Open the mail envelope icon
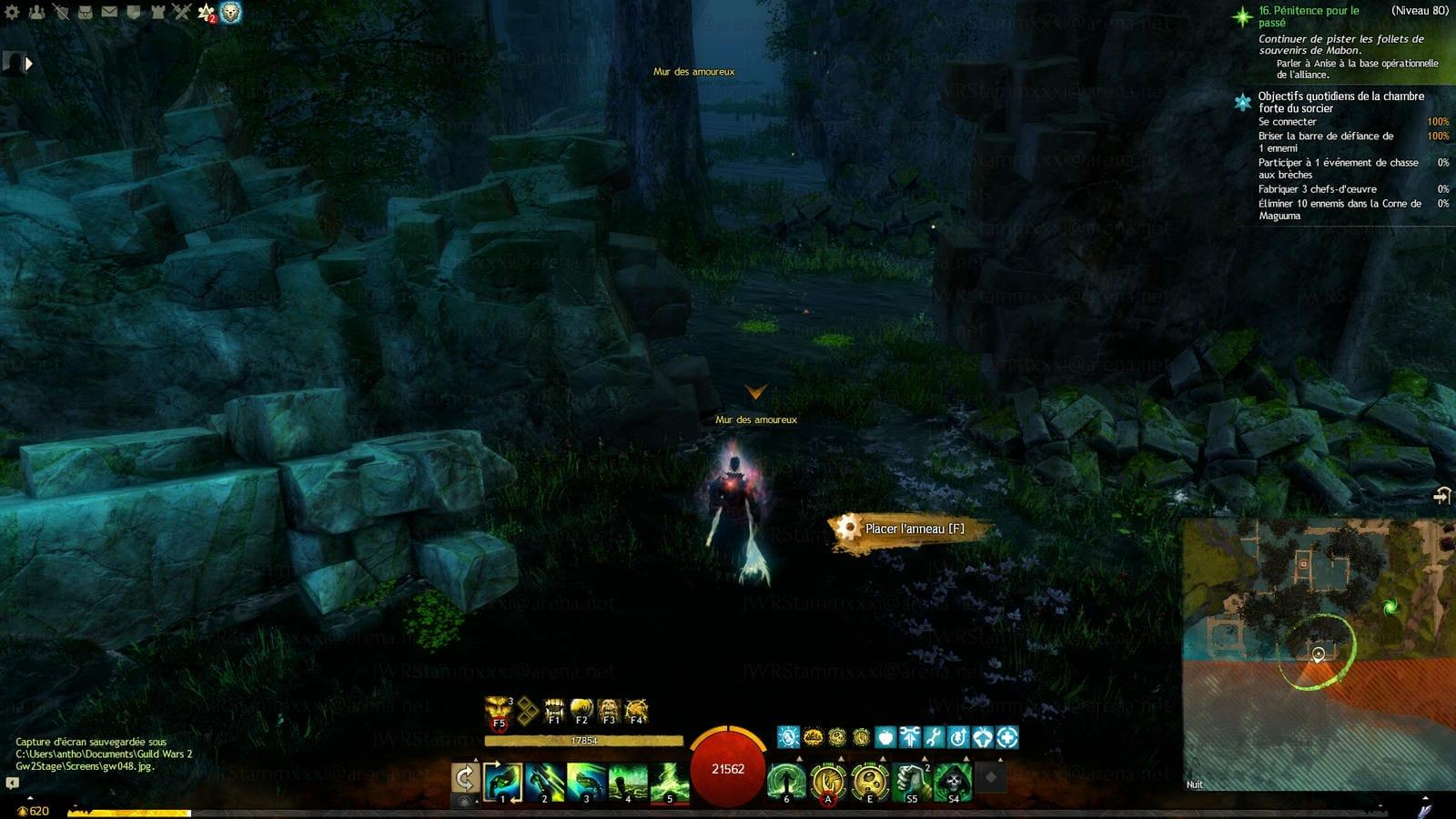Viewport: 1456px width, 819px height. pyautogui.click(x=109, y=12)
